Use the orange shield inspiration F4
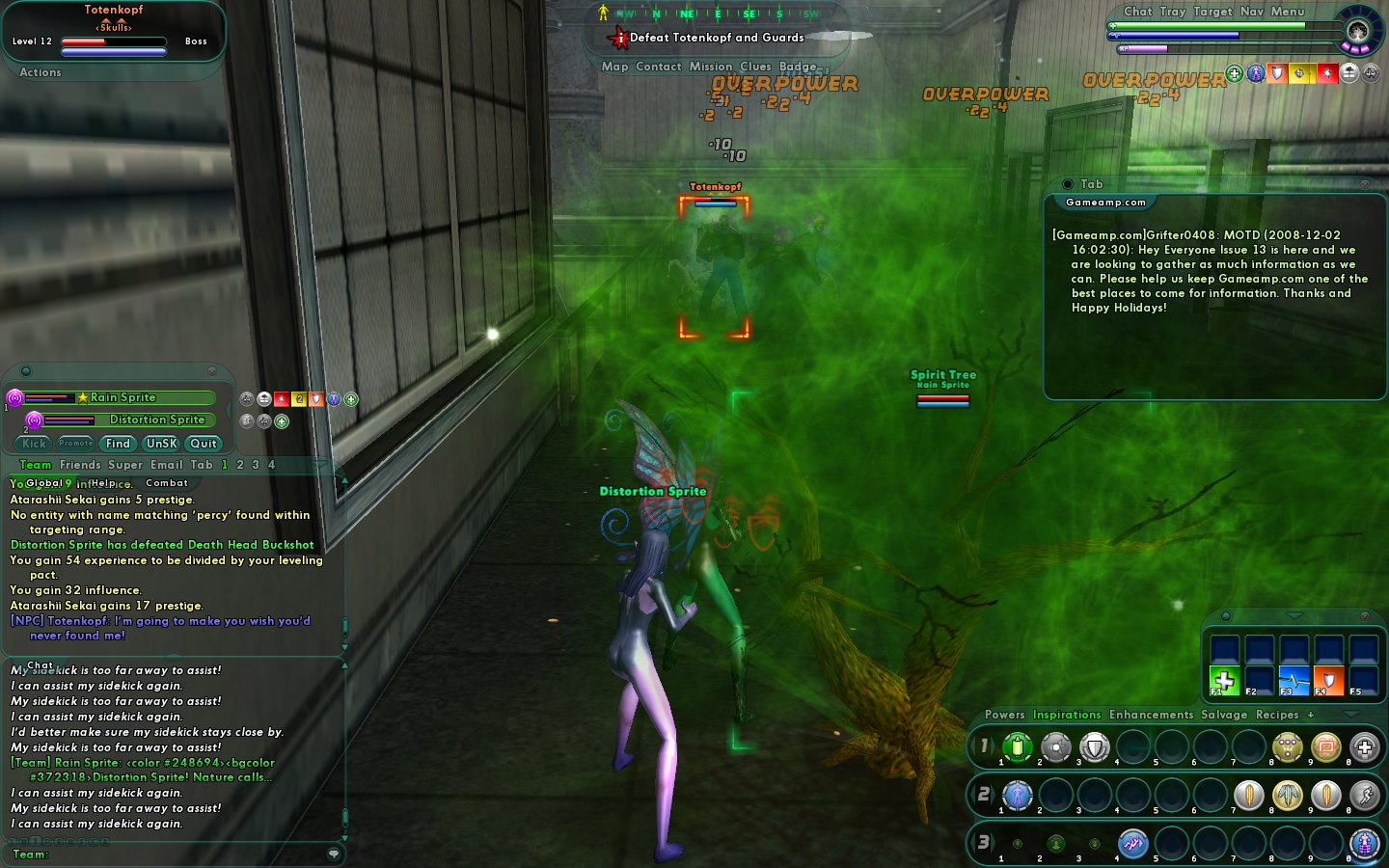This screenshot has width=1389, height=868. click(x=1328, y=681)
